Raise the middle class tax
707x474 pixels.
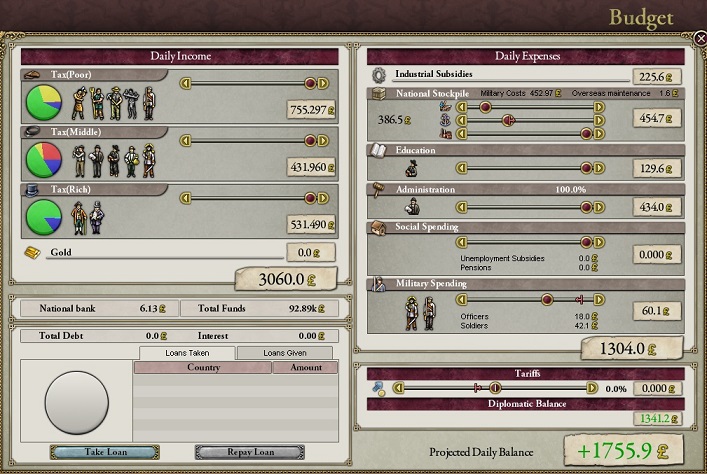[x=324, y=141]
